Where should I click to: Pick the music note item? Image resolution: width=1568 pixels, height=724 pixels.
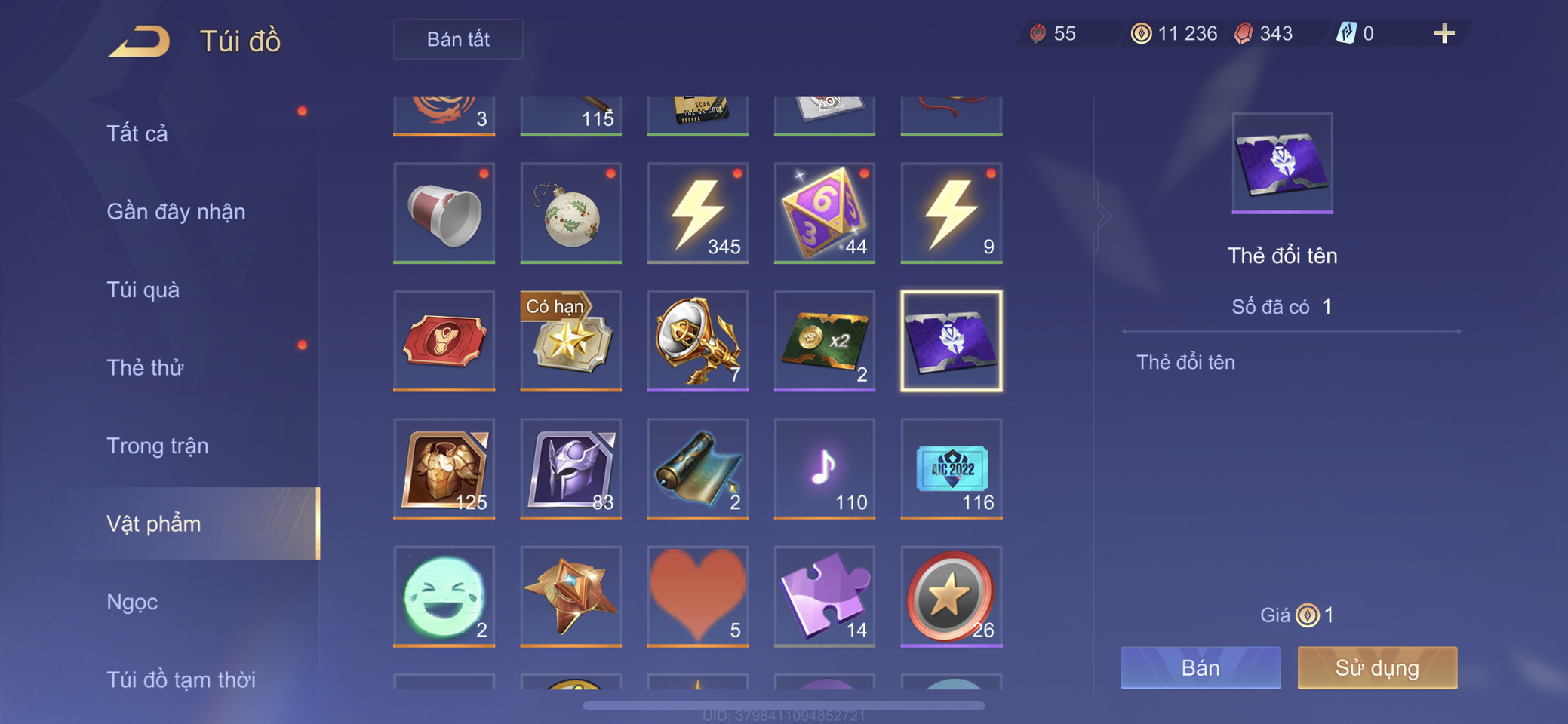(824, 468)
